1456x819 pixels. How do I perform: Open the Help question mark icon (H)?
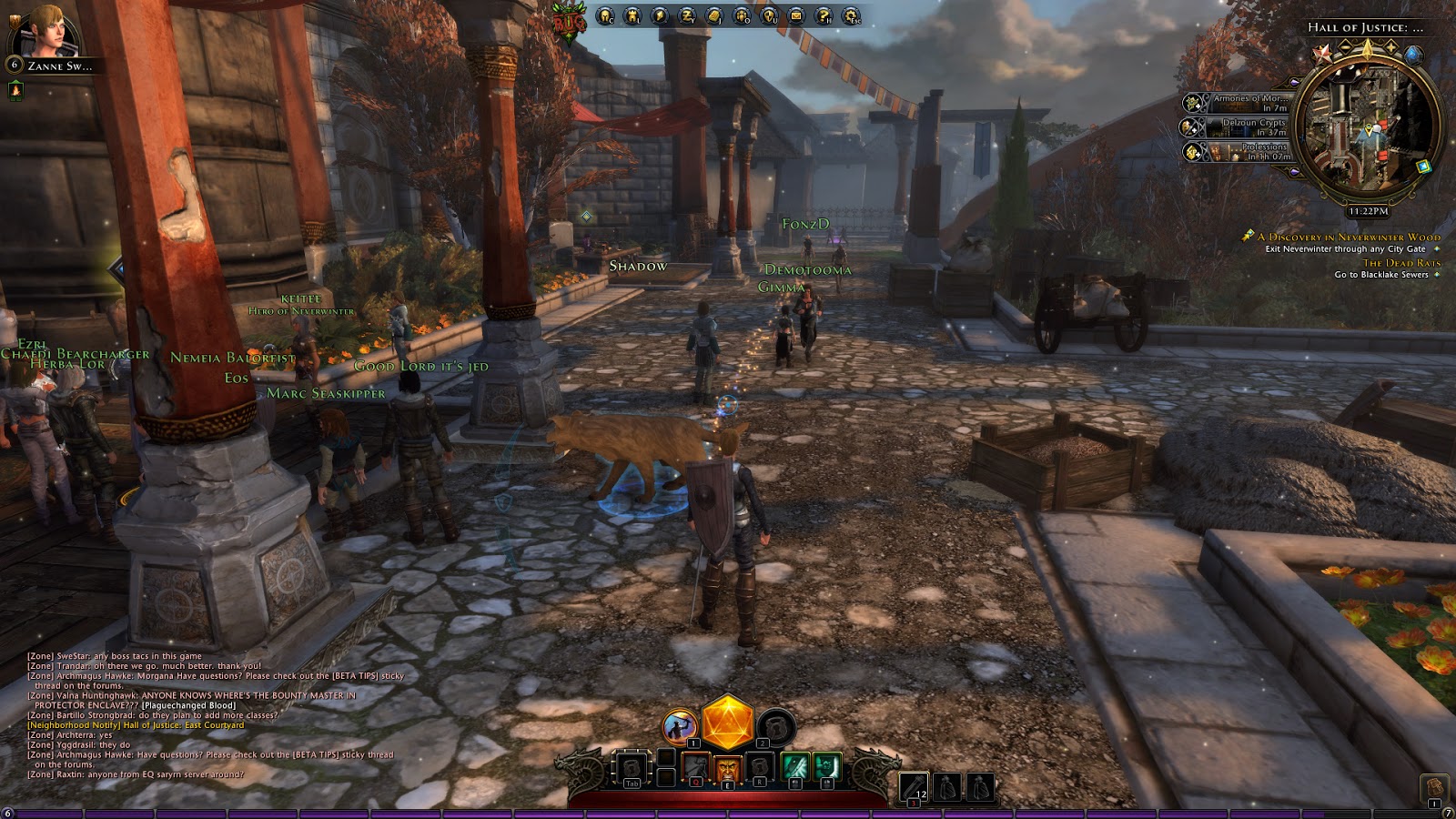(824, 16)
